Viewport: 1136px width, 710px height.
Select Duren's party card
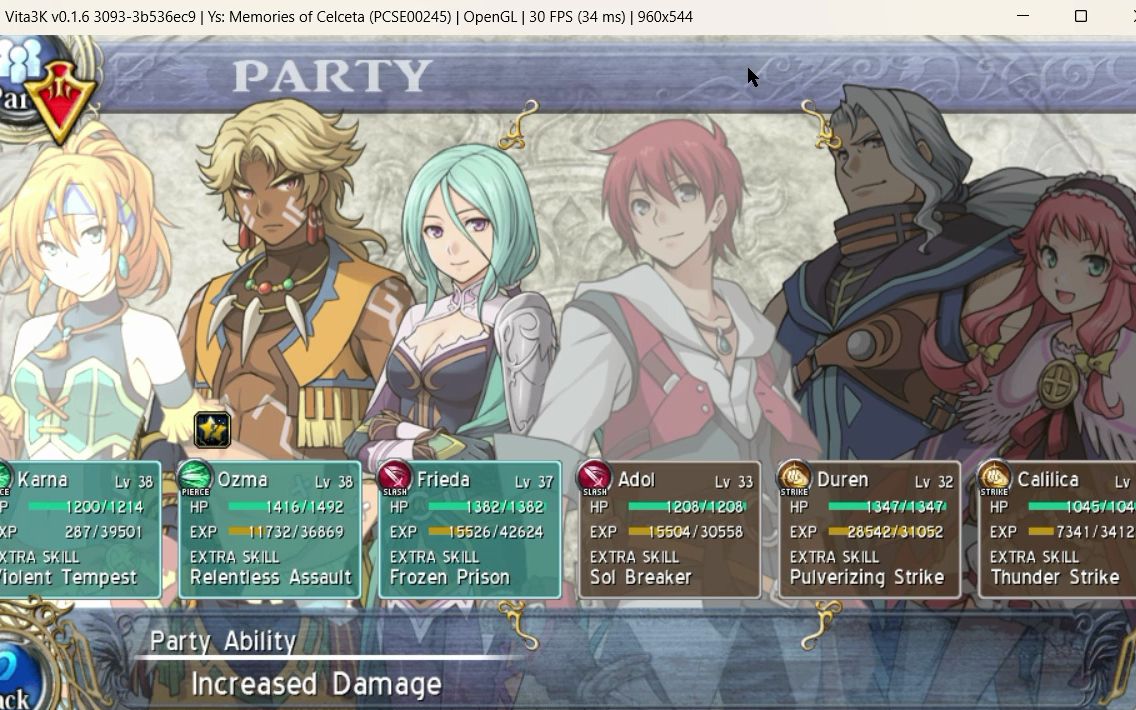(x=869, y=529)
